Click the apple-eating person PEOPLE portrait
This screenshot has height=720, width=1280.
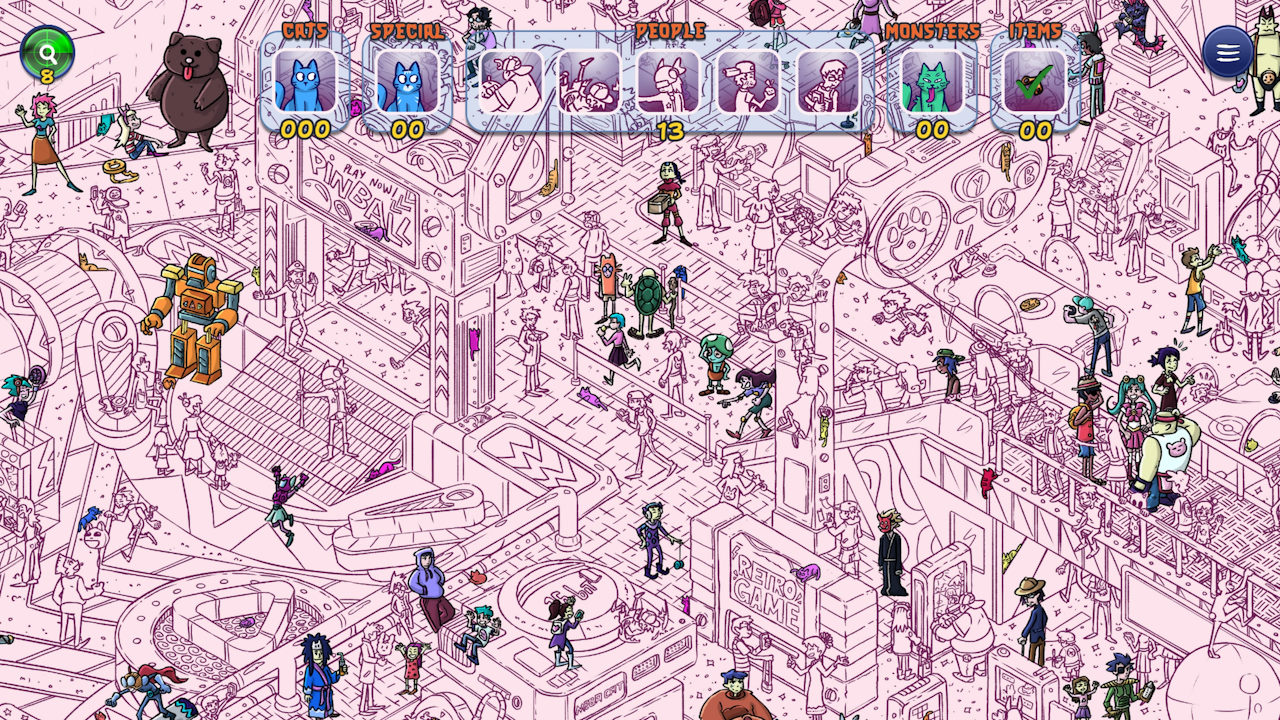pyautogui.click(x=748, y=85)
